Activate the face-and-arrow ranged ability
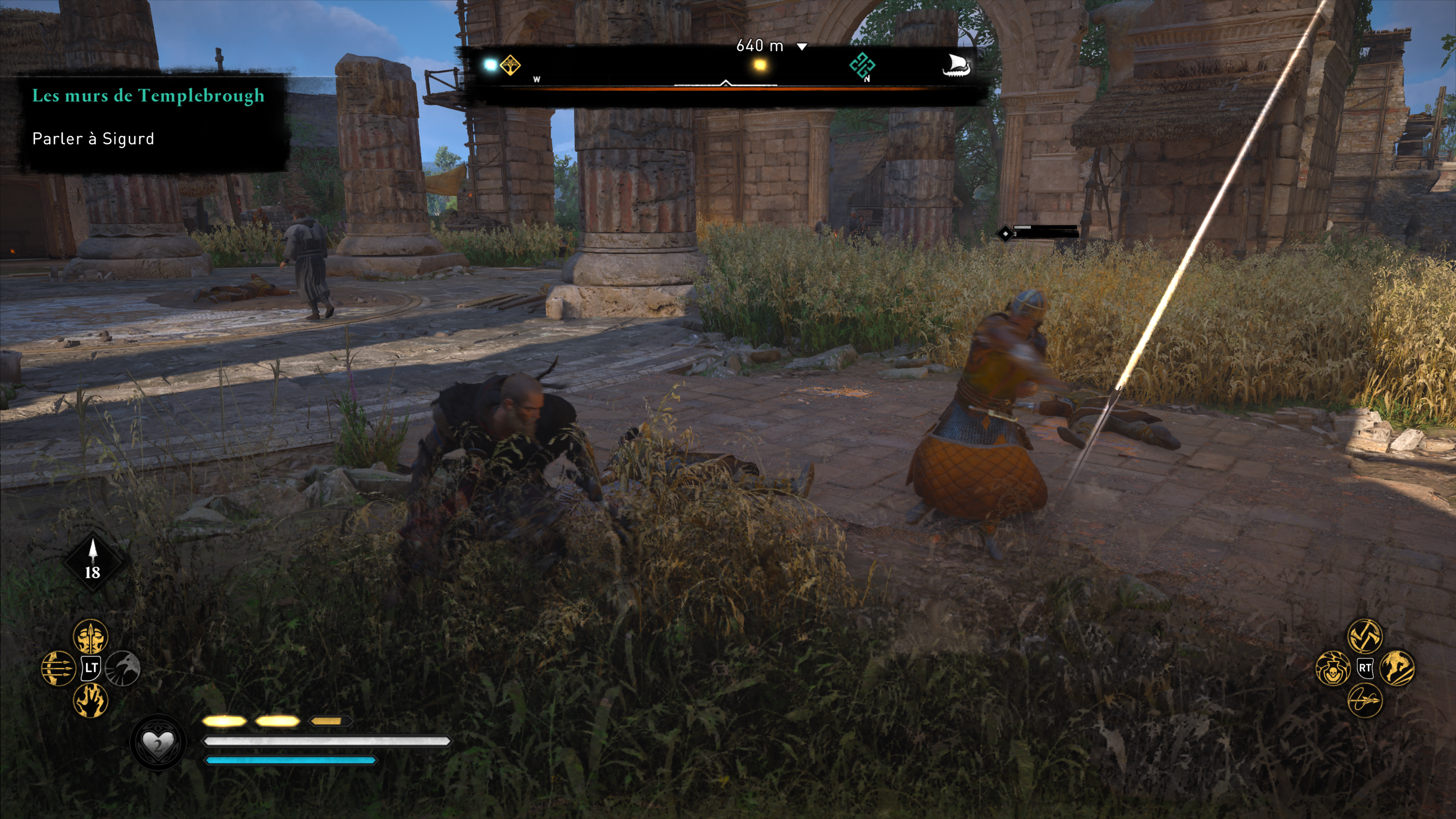The image size is (1456, 819). point(91,637)
